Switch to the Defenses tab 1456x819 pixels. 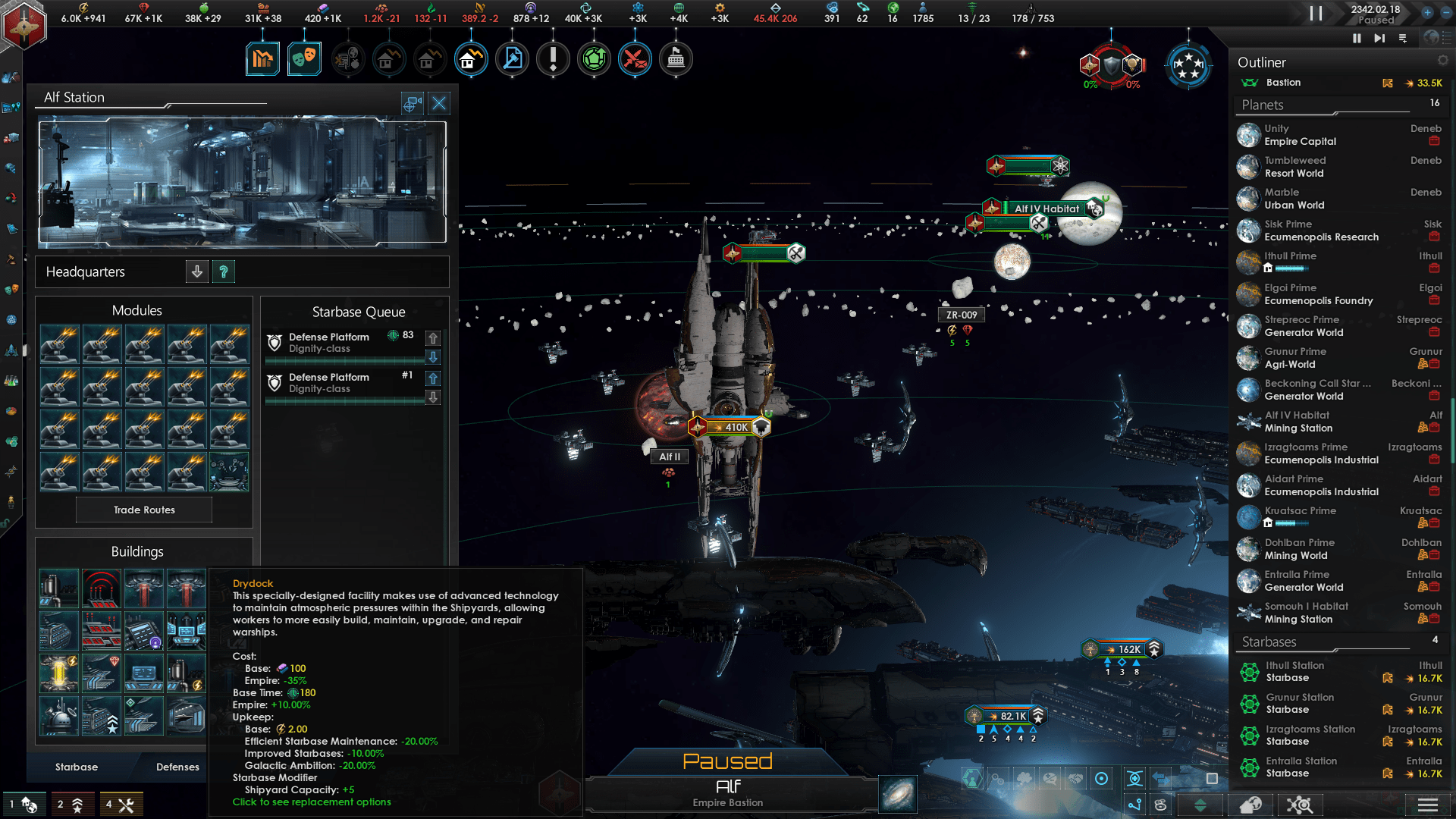tap(177, 767)
